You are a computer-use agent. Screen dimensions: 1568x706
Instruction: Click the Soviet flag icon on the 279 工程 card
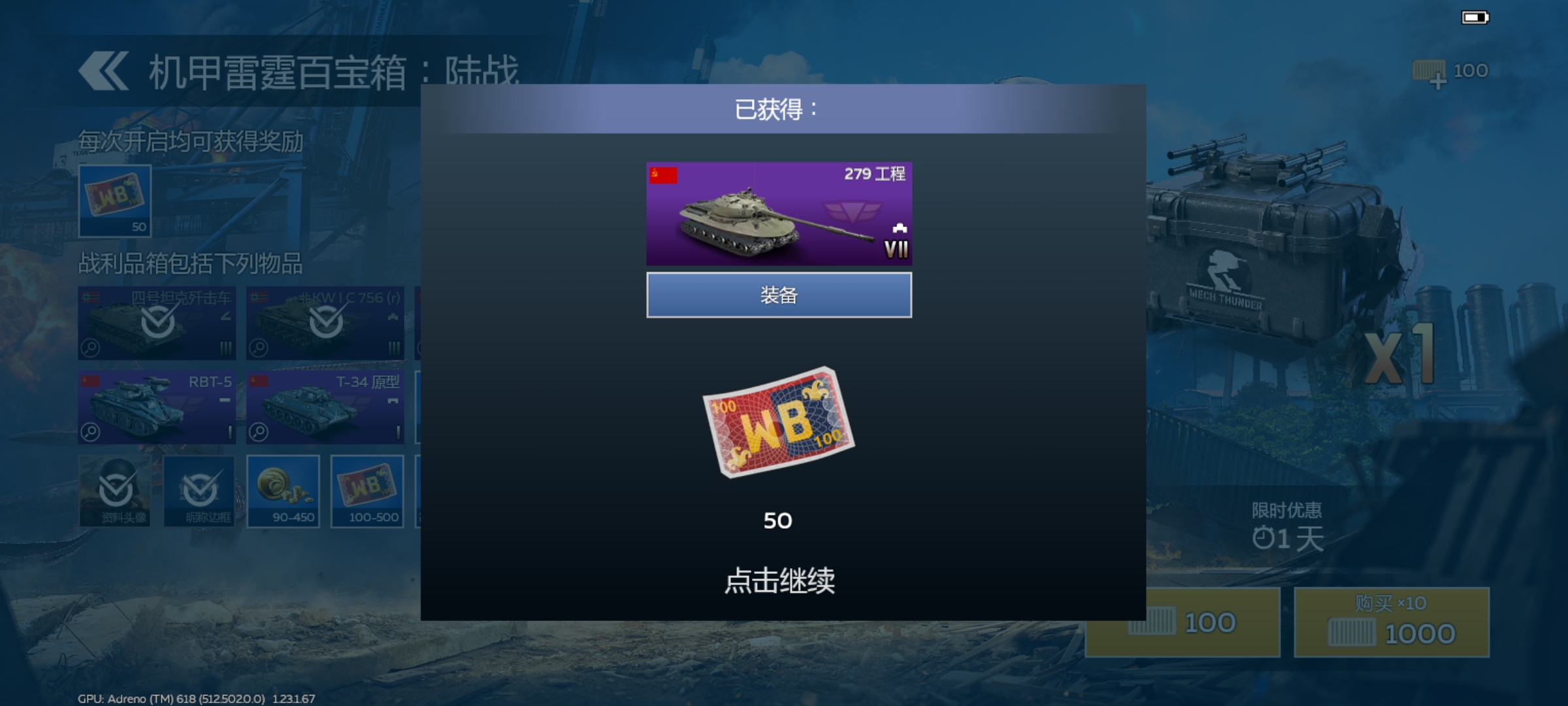[662, 174]
